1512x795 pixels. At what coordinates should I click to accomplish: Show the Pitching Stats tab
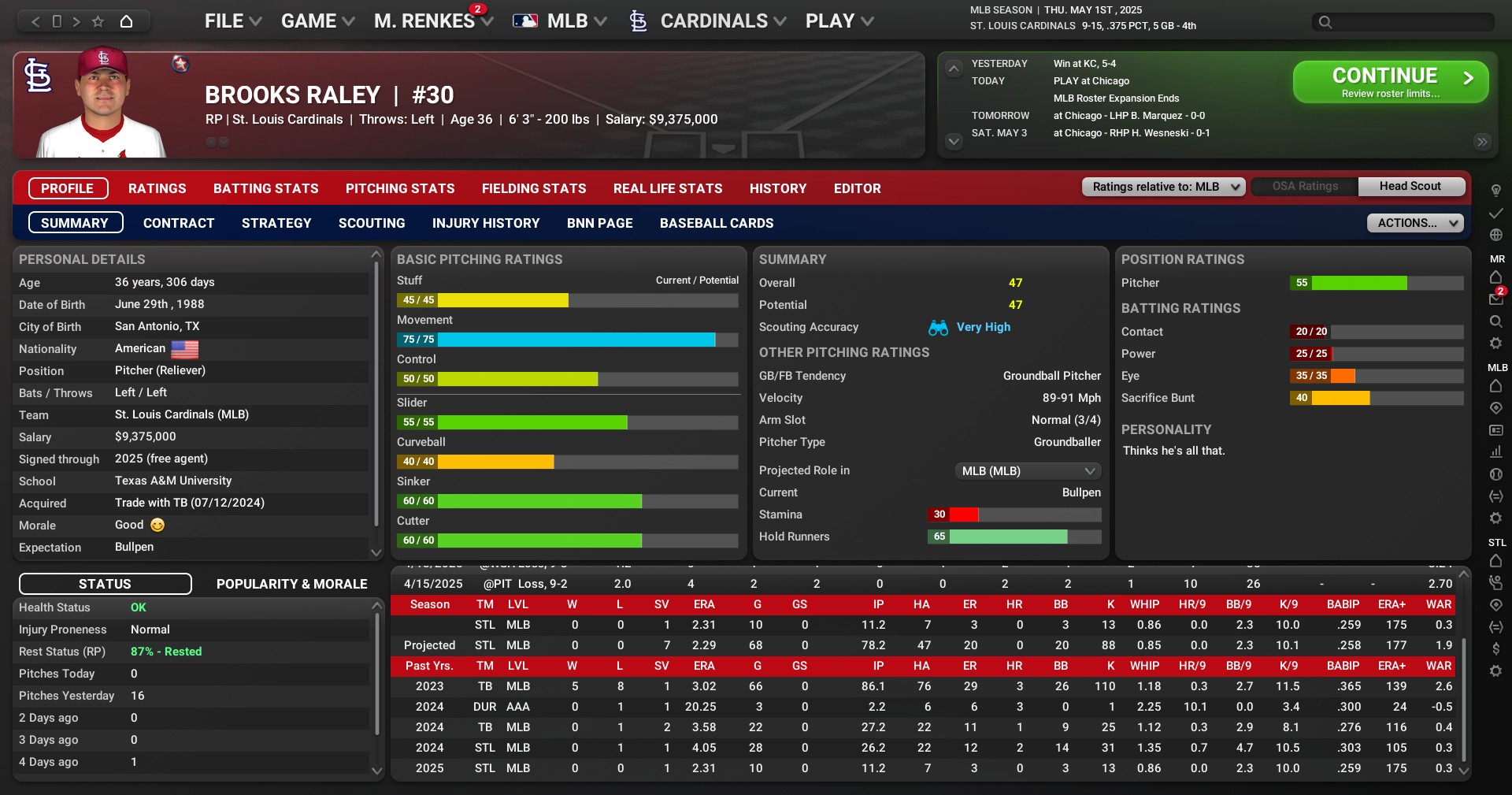pyautogui.click(x=399, y=188)
